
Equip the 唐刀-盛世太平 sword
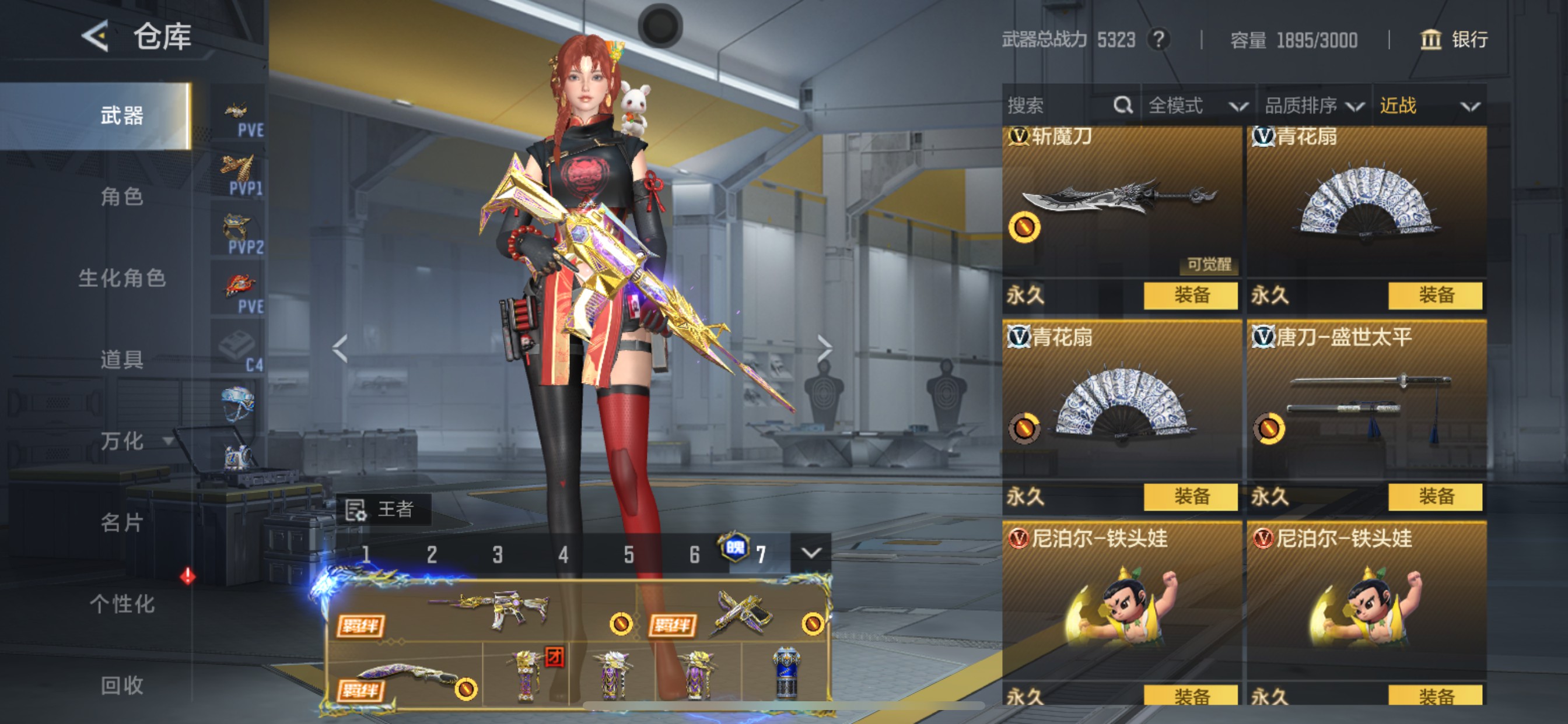(x=1436, y=497)
